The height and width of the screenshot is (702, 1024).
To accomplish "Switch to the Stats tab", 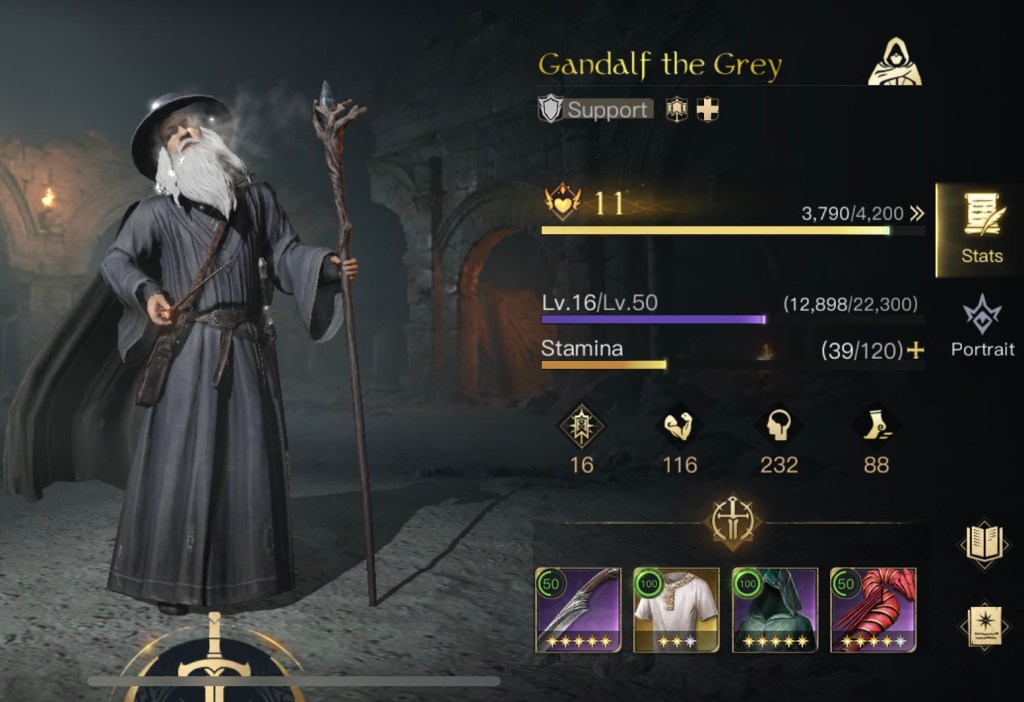I will point(981,229).
